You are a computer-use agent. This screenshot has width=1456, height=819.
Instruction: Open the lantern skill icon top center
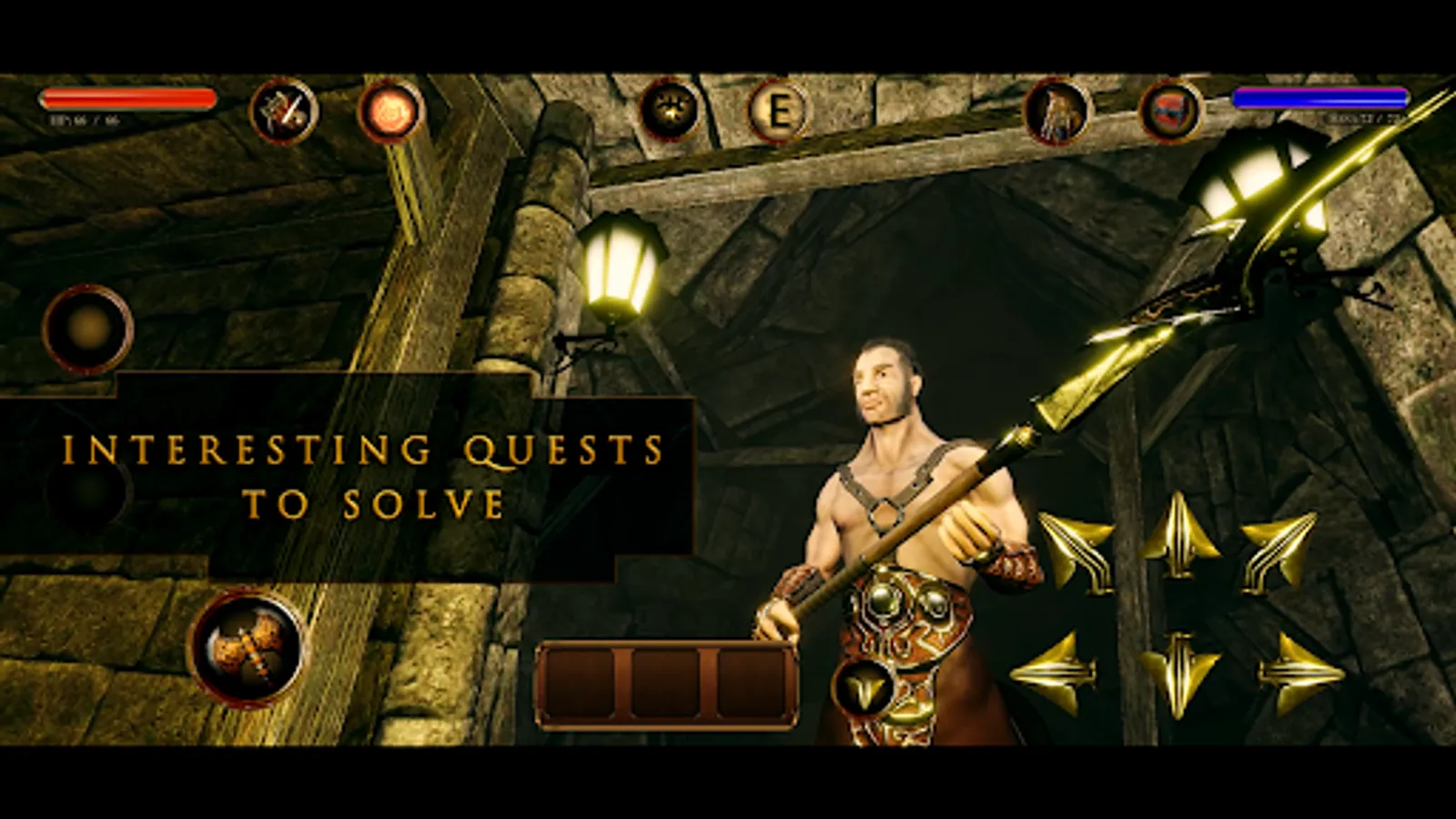point(673,109)
